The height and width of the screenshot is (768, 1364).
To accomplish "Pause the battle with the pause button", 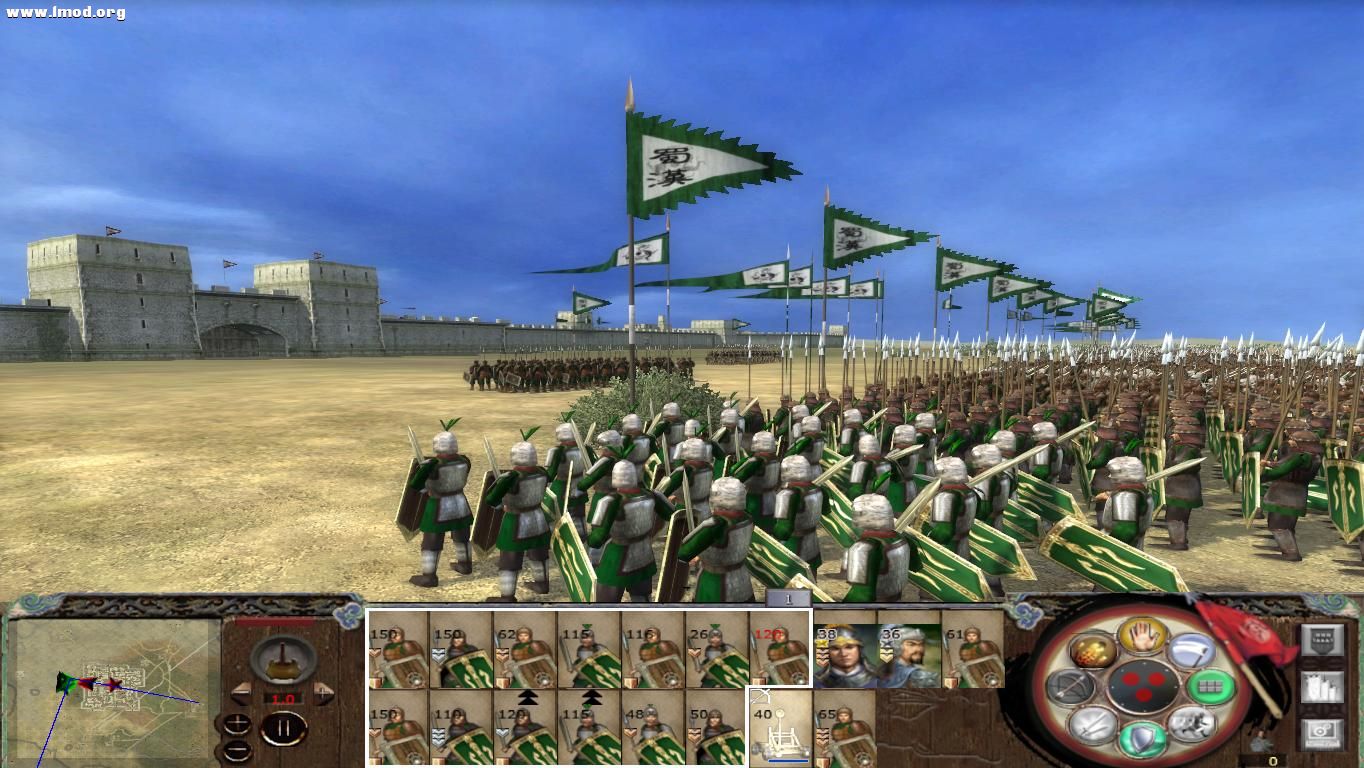I will click(x=284, y=727).
